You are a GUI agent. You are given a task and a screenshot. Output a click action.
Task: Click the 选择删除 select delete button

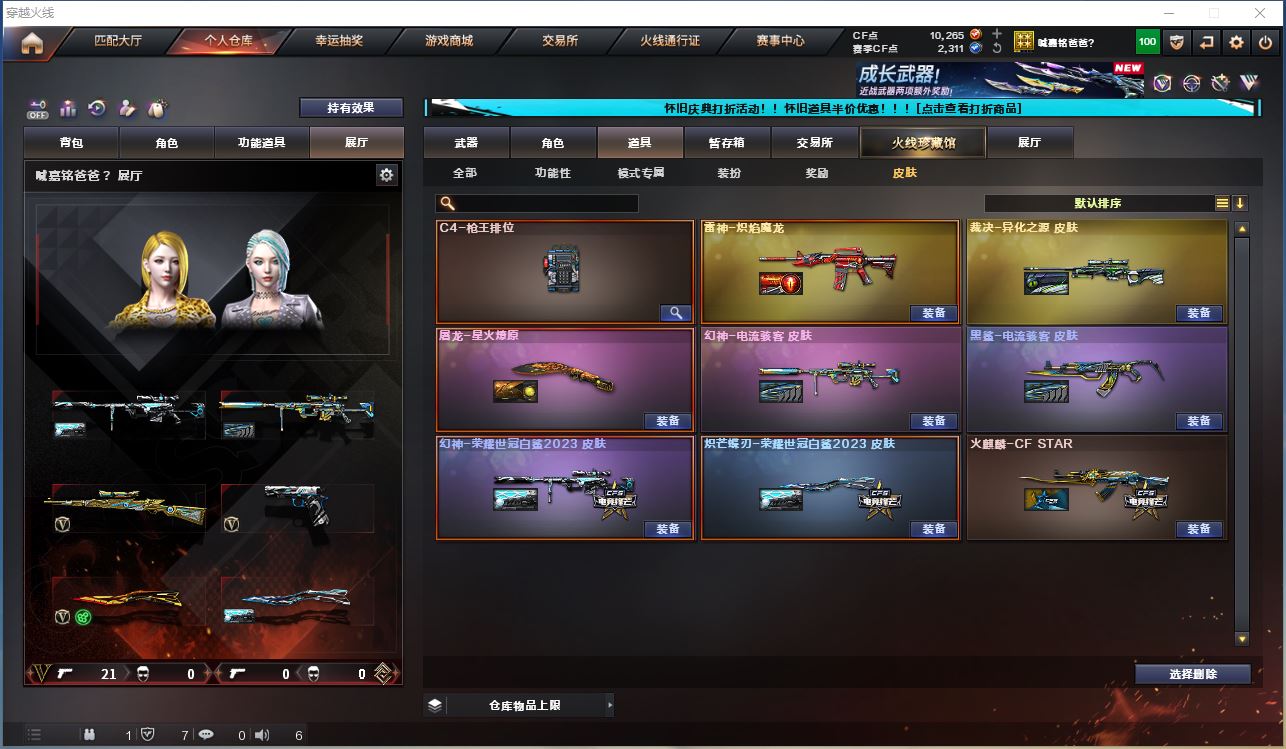tap(1192, 674)
